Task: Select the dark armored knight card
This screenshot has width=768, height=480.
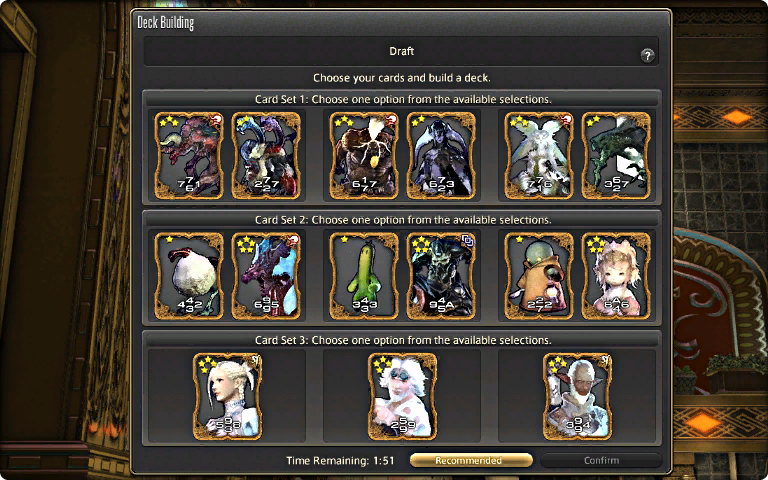Action: pos(440,273)
